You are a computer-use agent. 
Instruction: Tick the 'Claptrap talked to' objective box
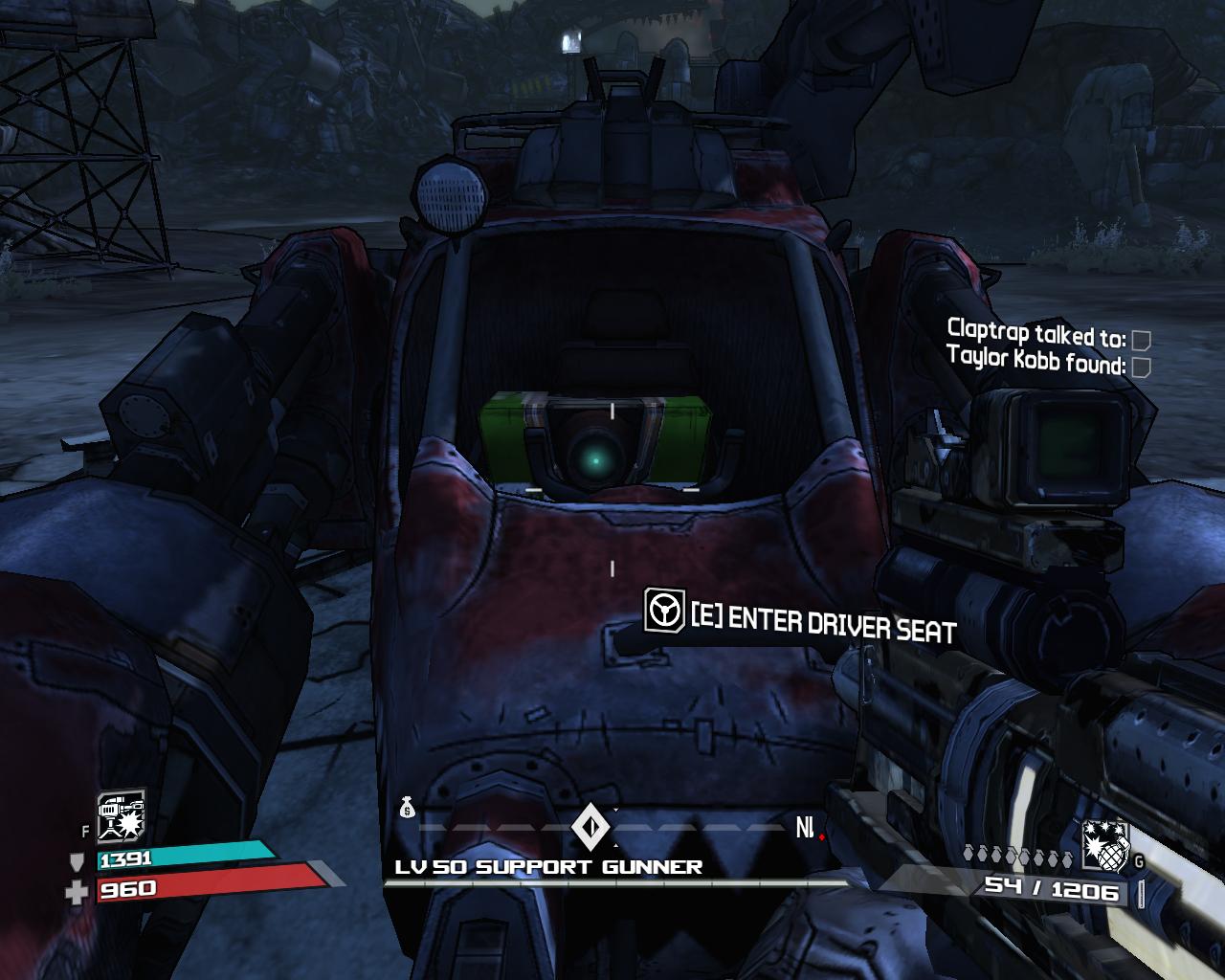tap(1140, 340)
